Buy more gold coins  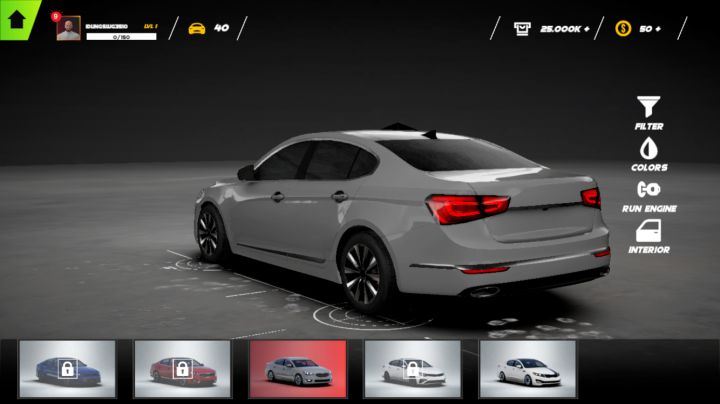(x=638, y=28)
